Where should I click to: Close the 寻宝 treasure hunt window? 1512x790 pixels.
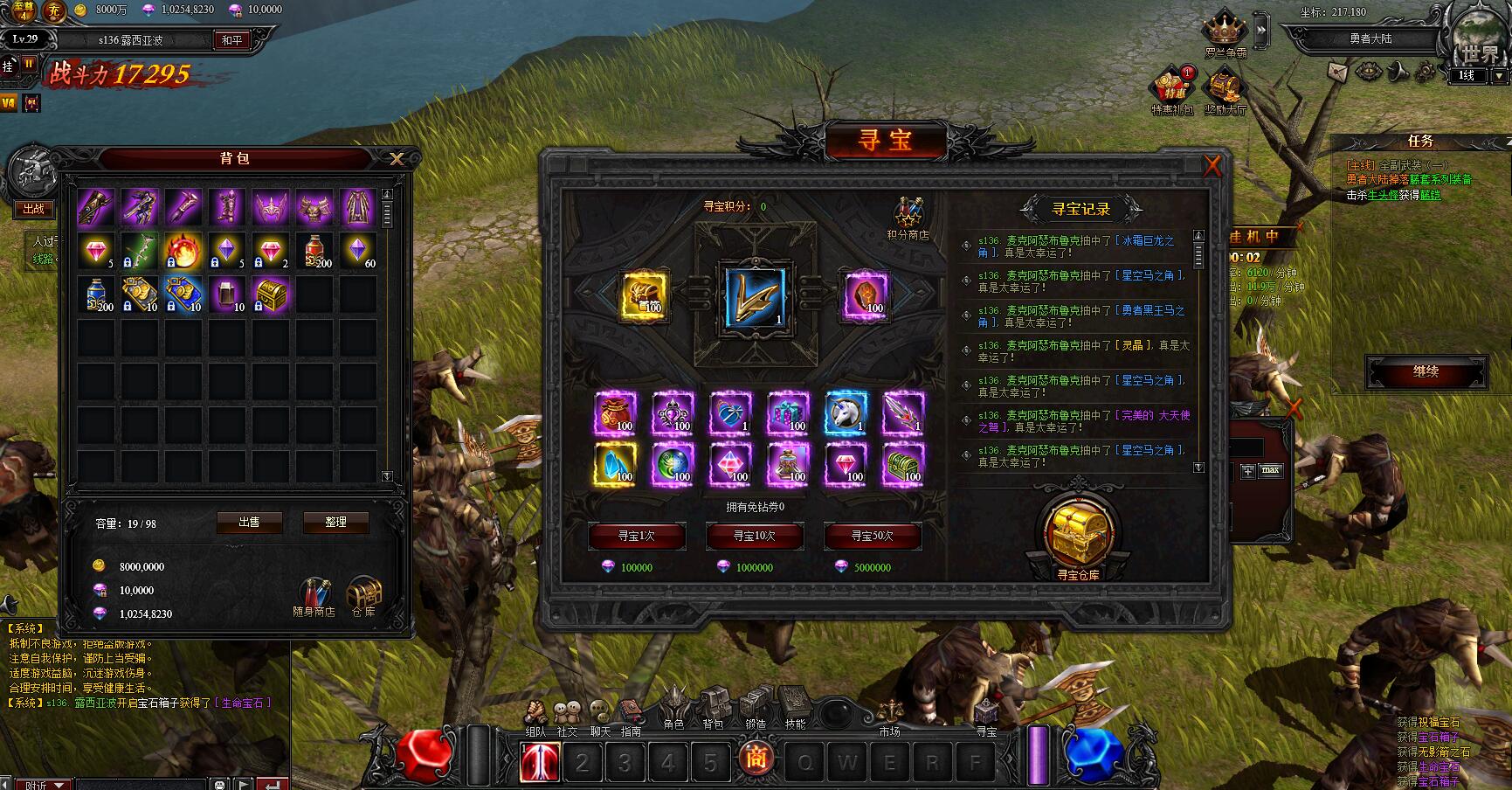pyautogui.click(x=1212, y=165)
